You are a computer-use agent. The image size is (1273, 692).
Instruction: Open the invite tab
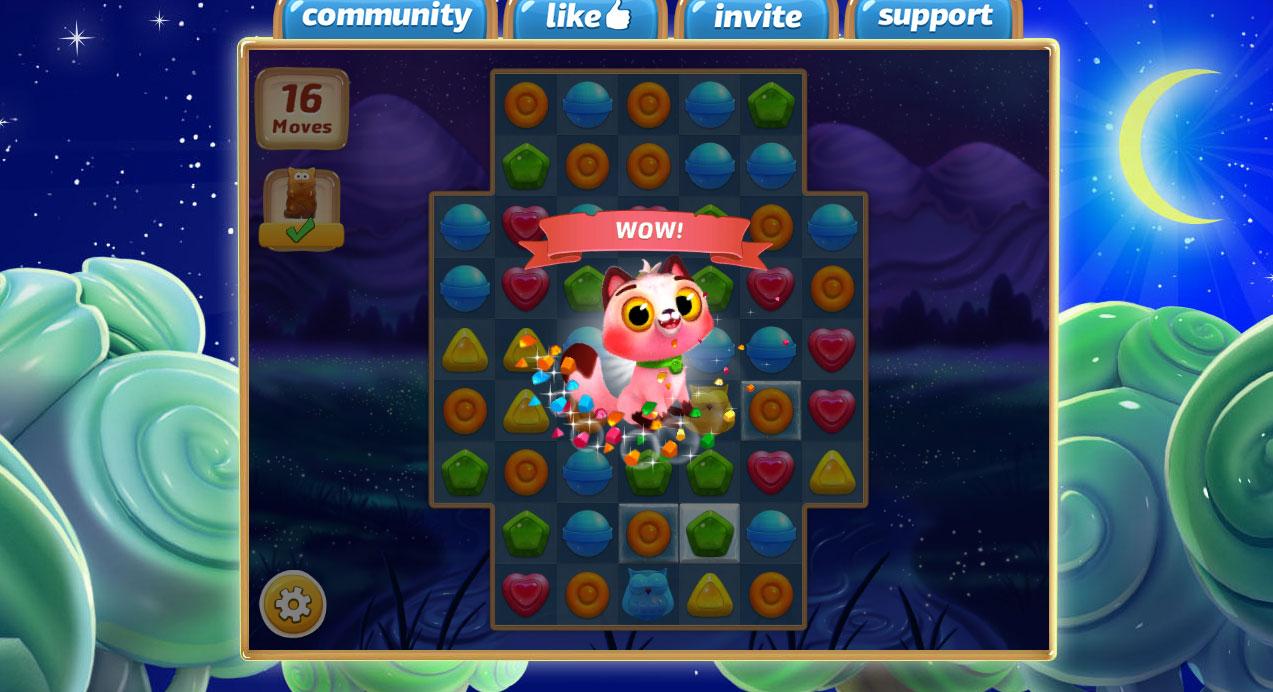tap(757, 17)
